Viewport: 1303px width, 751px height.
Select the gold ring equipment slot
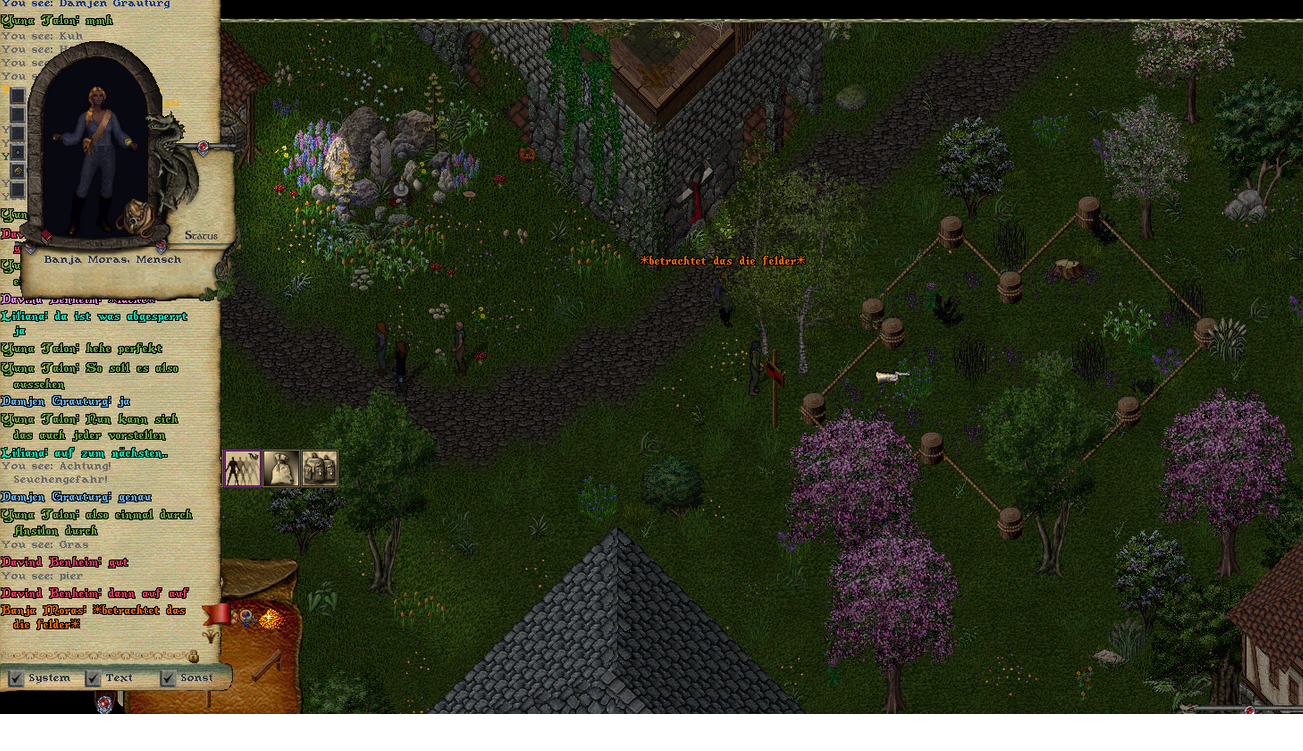pyautogui.click(x=17, y=171)
